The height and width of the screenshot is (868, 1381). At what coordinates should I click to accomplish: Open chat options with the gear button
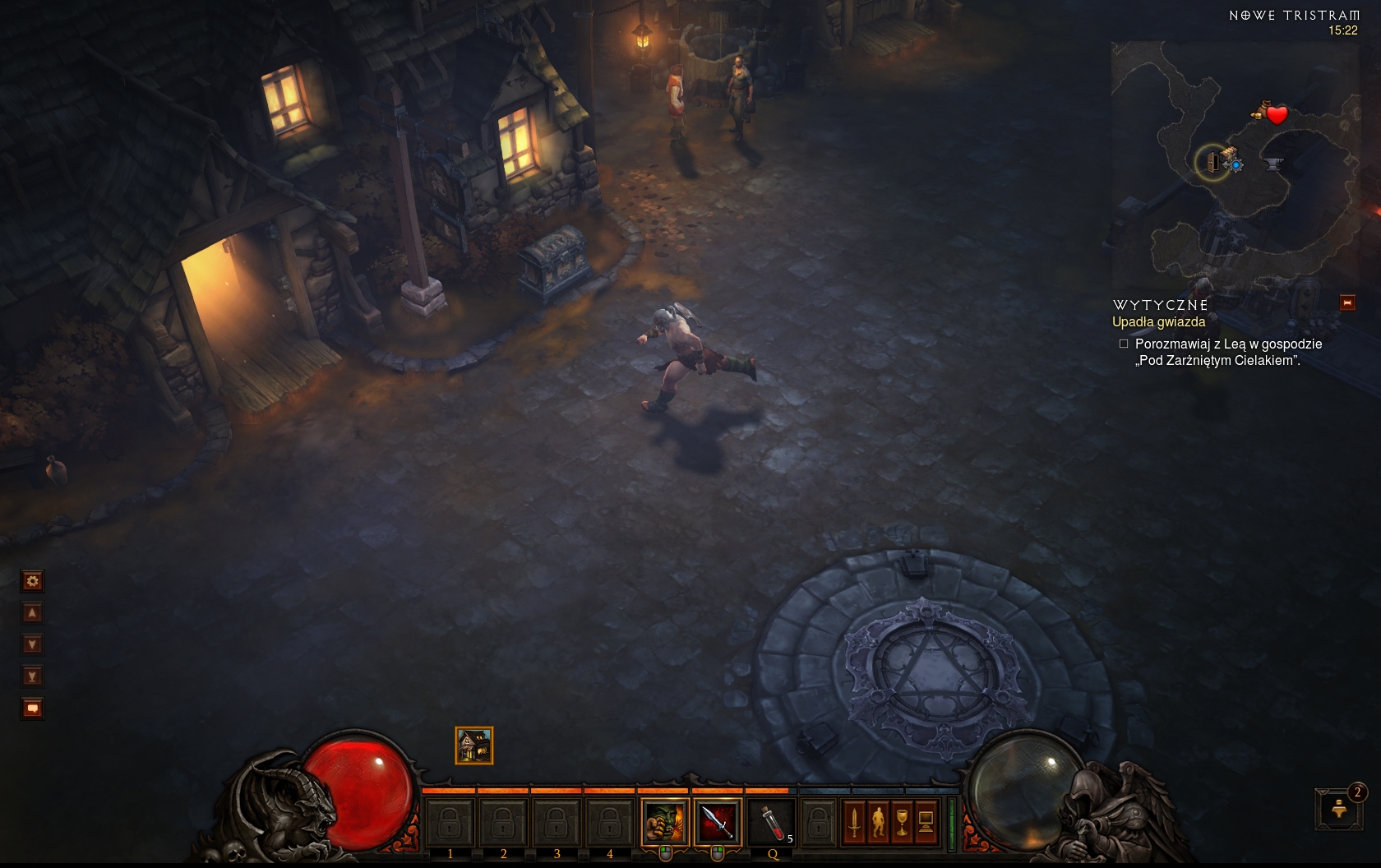(x=32, y=582)
